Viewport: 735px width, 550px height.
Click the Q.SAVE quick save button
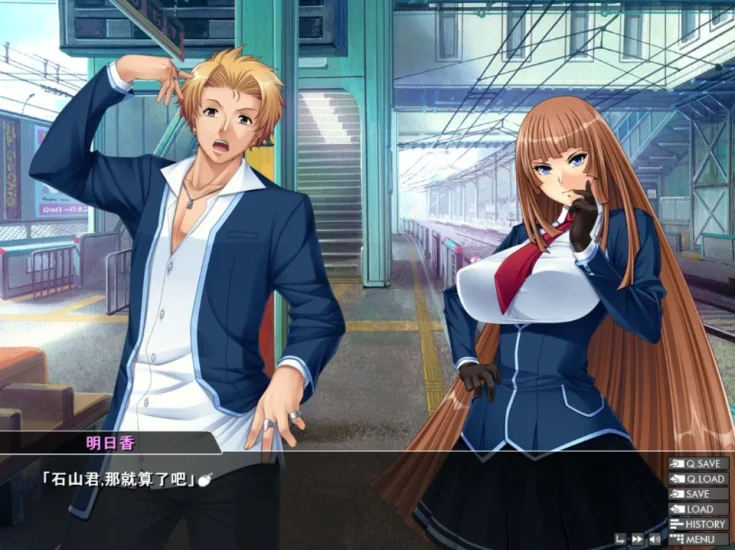coord(698,464)
